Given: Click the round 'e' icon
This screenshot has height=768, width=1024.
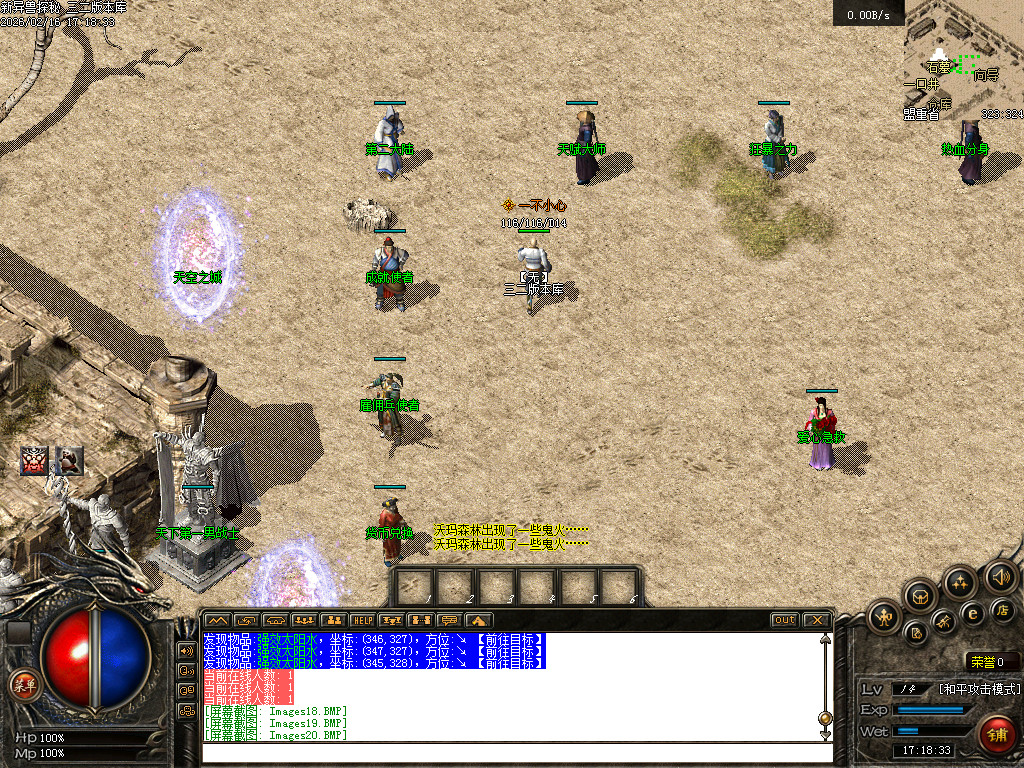Looking at the screenshot, I should click(x=972, y=613).
